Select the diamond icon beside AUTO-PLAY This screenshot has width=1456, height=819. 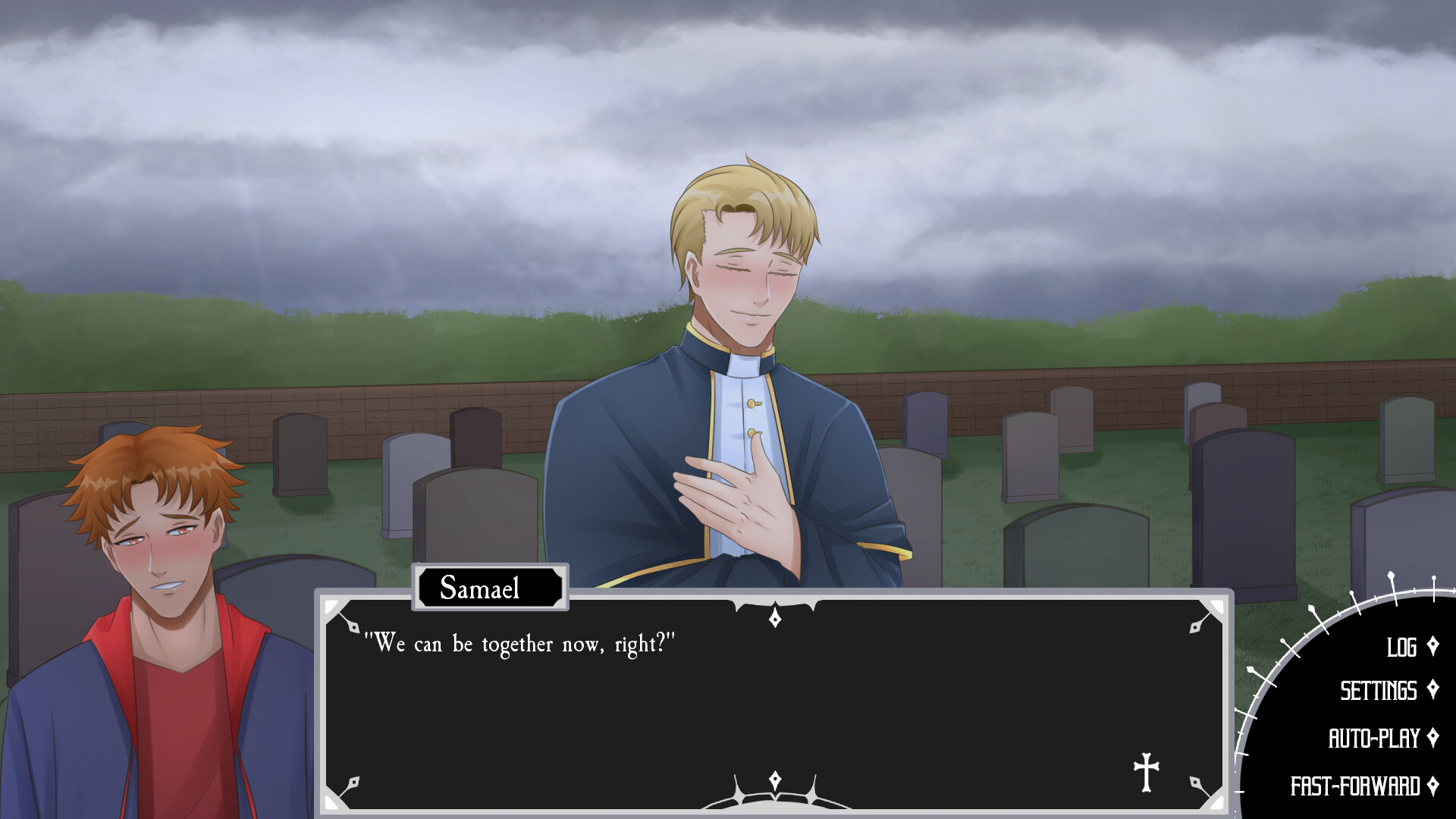click(x=1435, y=736)
